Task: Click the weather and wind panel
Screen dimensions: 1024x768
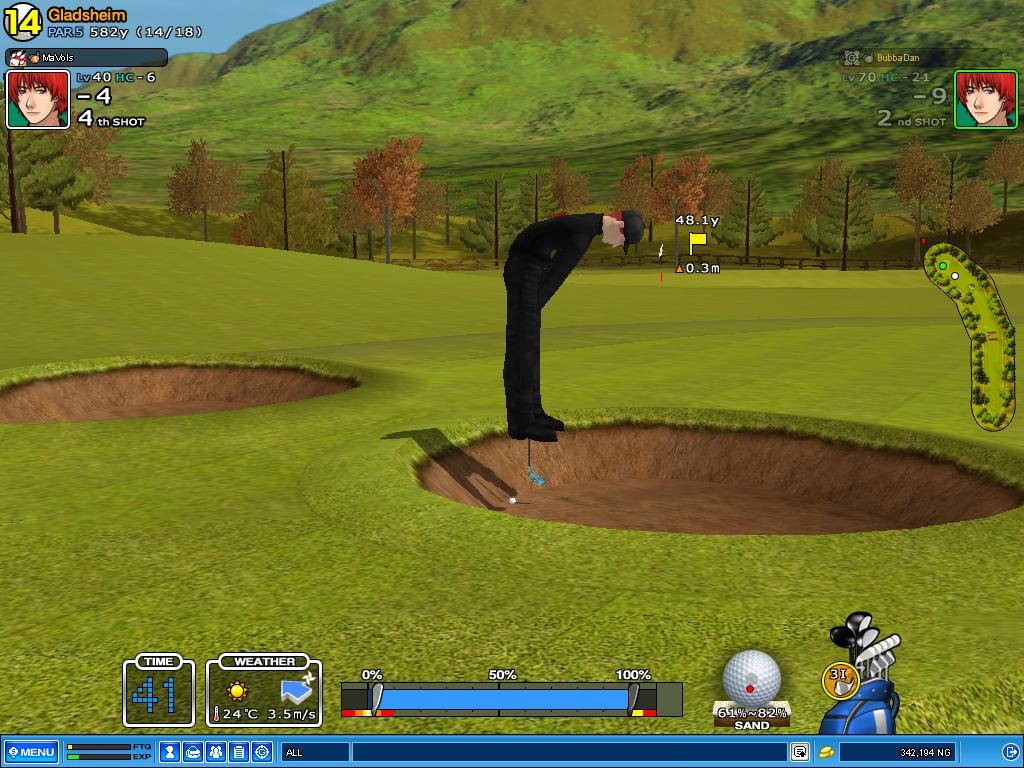Action: (x=264, y=691)
